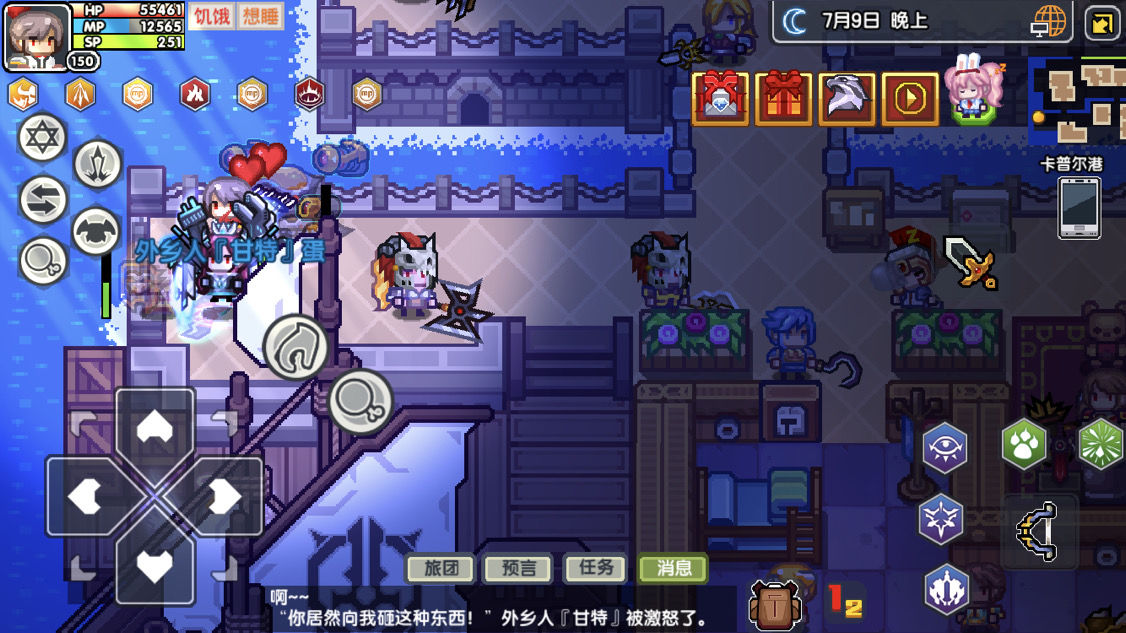Use the purple eye skill
The width and height of the screenshot is (1126, 633).
tap(945, 447)
